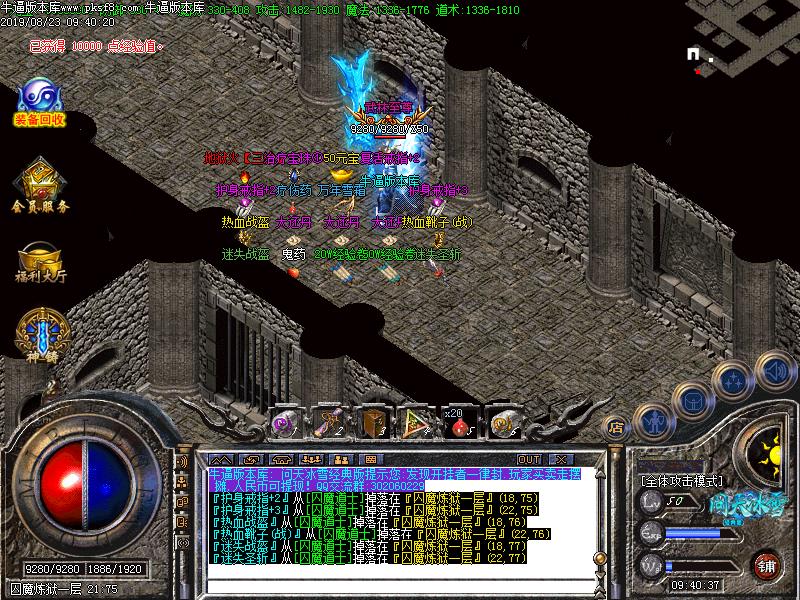This screenshot has height=600, width=800.
Task: Click the round 店 shop button
Action: click(x=618, y=427)
